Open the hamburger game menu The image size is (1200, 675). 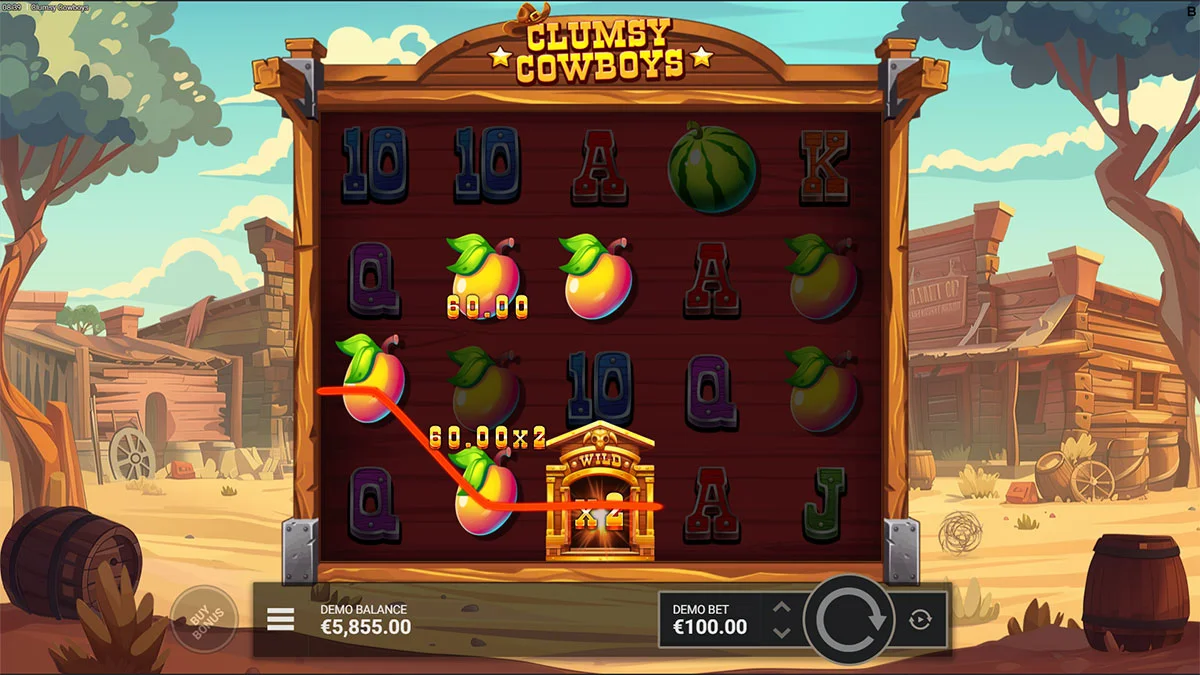coord(281,620)
